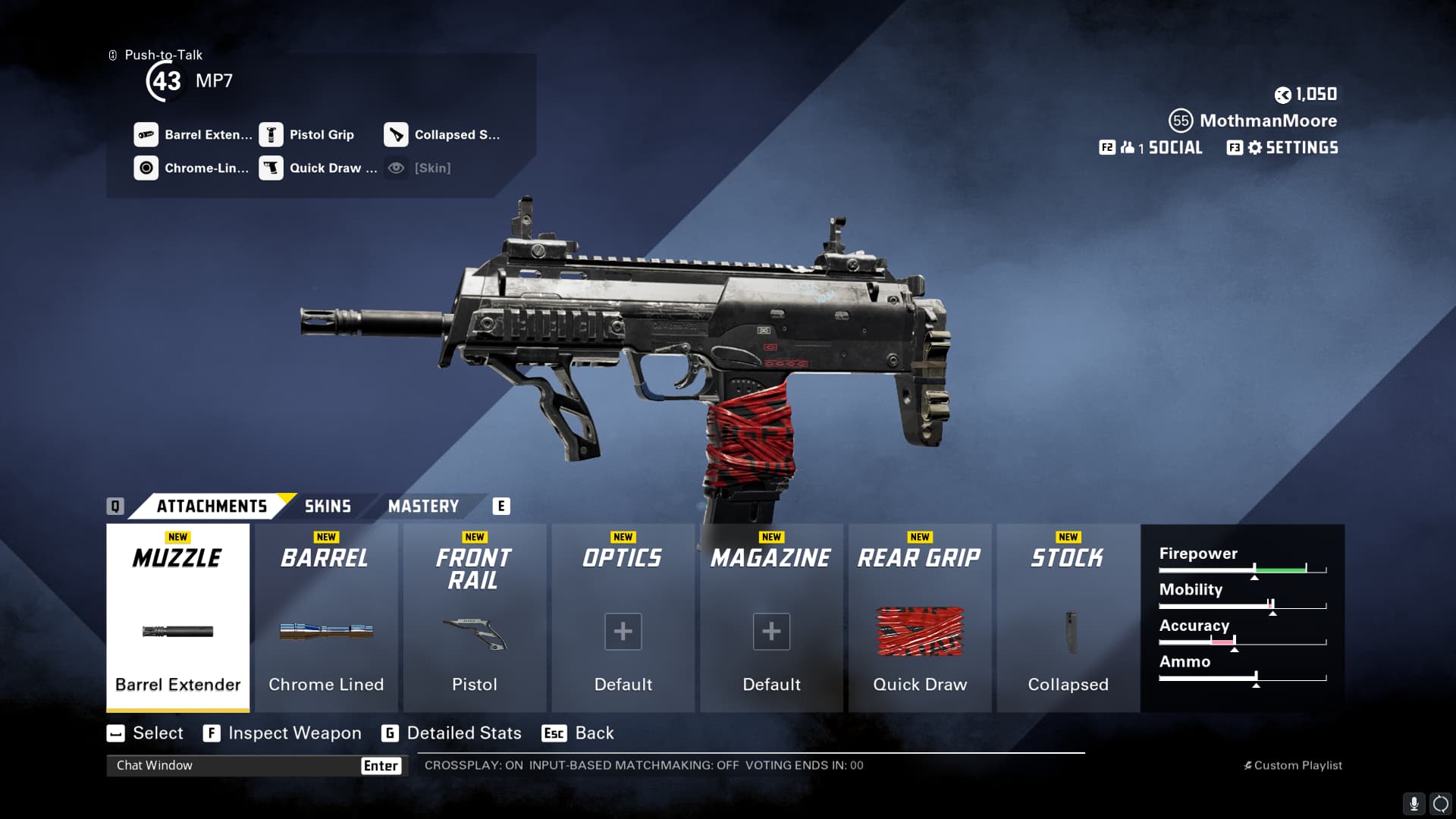Select the Rear Grip Quick Draw slot
1456x819 pixels.
point(920,618)
